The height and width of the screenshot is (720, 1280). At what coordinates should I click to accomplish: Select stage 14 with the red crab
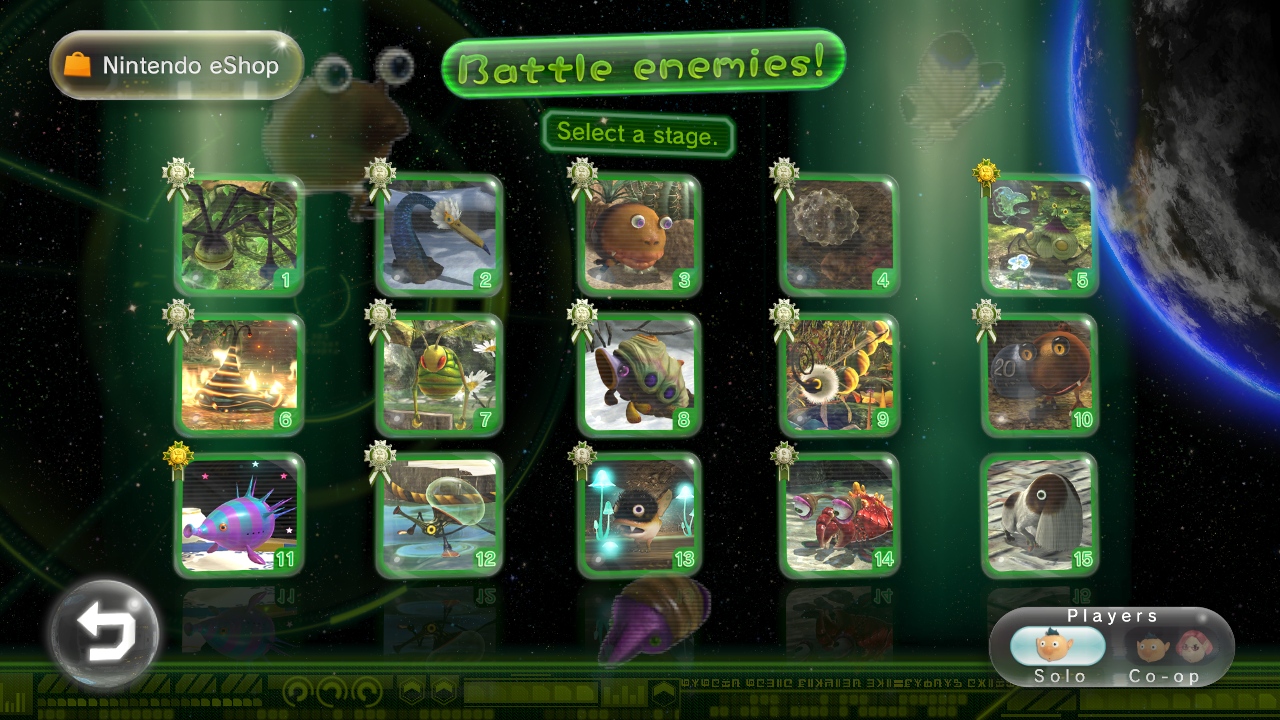pos(839,515)
